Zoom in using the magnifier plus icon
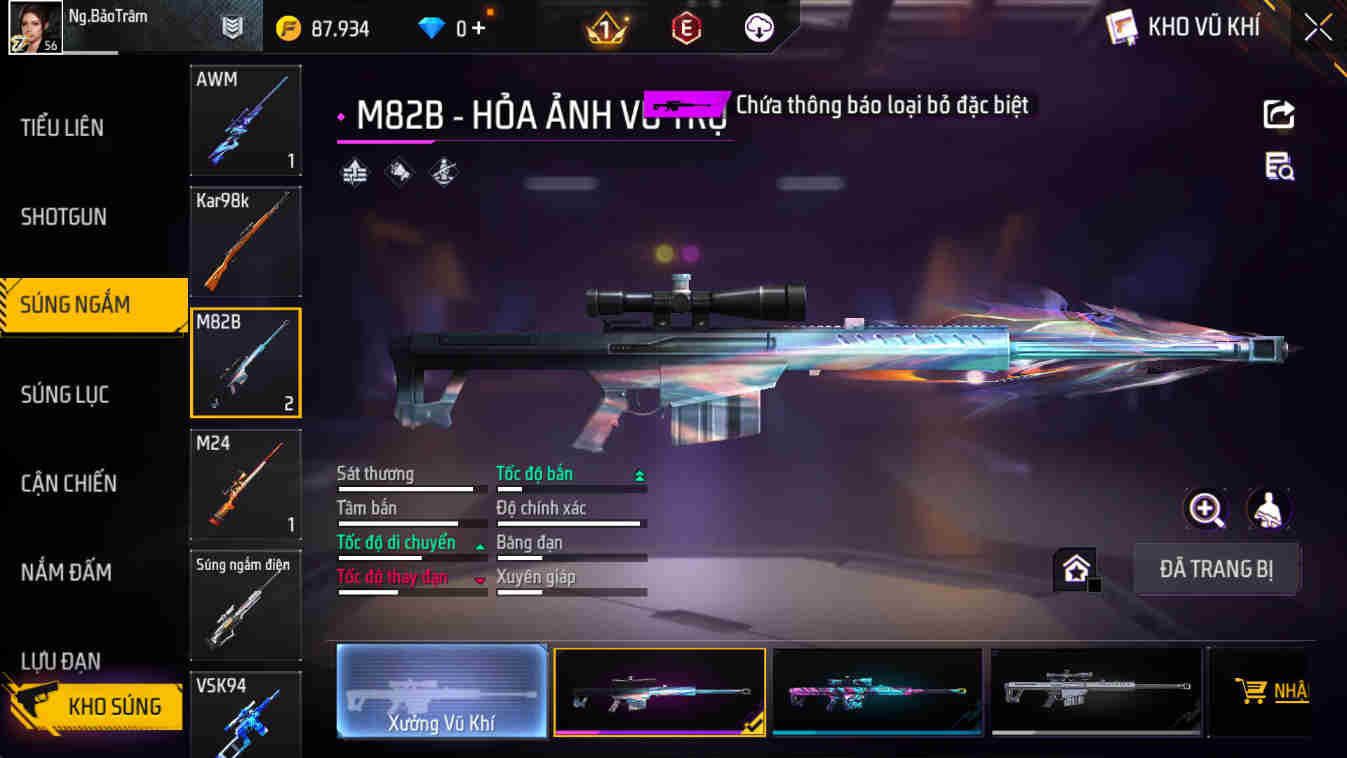This screenshot has height=758, width=1347. coord(1206,509)
